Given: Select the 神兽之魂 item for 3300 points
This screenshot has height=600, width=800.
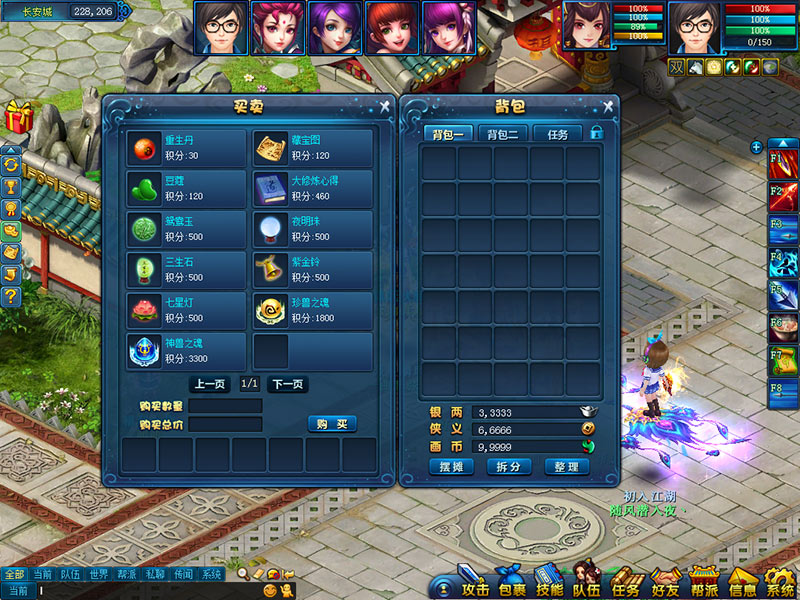Looking at the screenshot, I should point(186,352).
